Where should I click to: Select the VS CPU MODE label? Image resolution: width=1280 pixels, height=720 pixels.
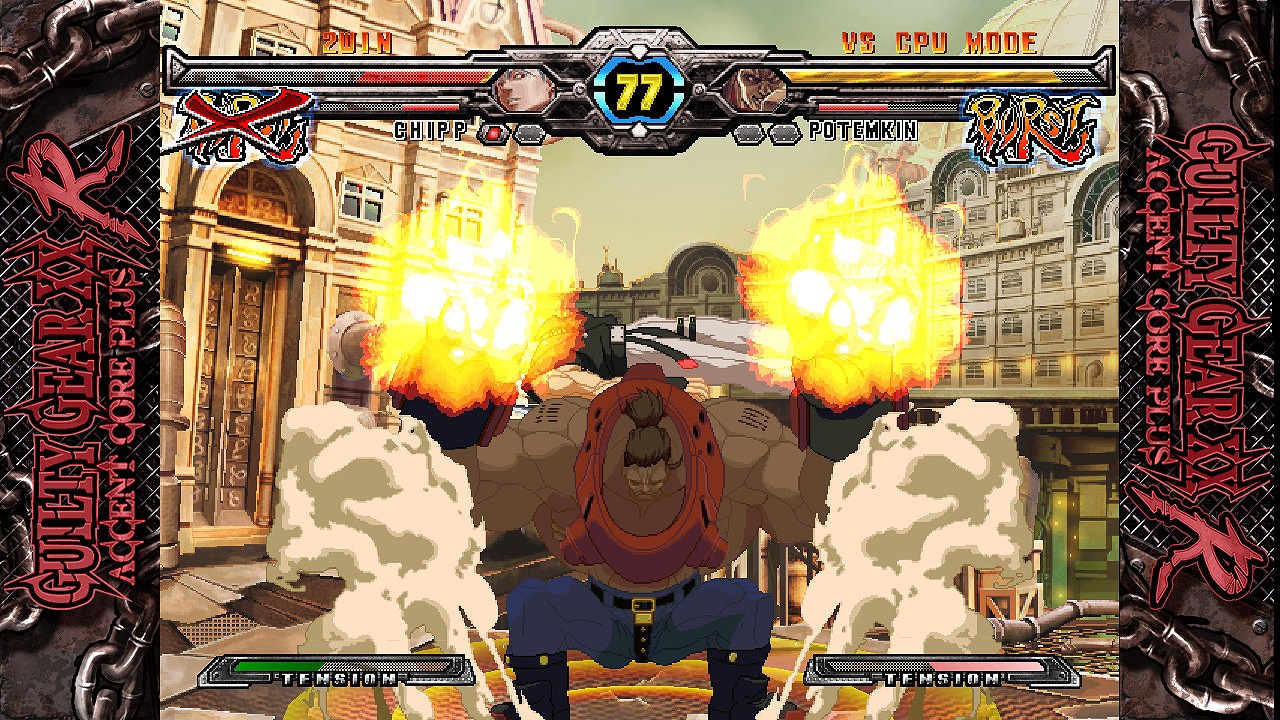(x=938, y=43)
